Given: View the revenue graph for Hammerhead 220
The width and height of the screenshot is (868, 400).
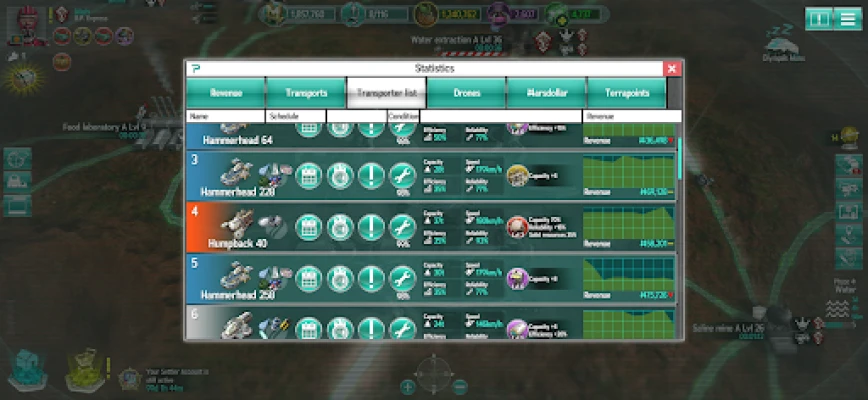Looking at the screenshot, I should (628, 175).
